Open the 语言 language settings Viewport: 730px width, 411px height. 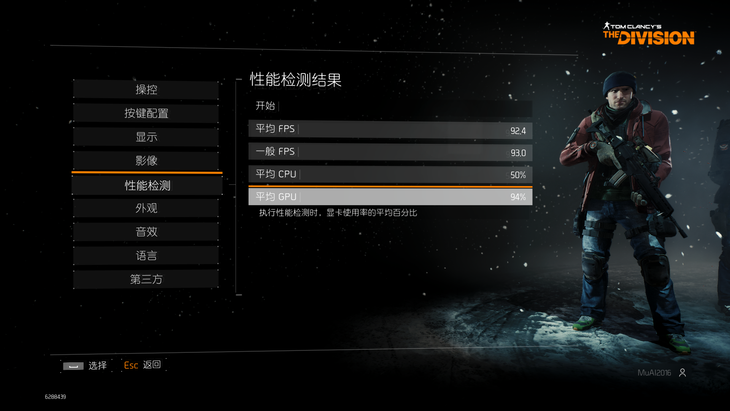tap(146, 256)
